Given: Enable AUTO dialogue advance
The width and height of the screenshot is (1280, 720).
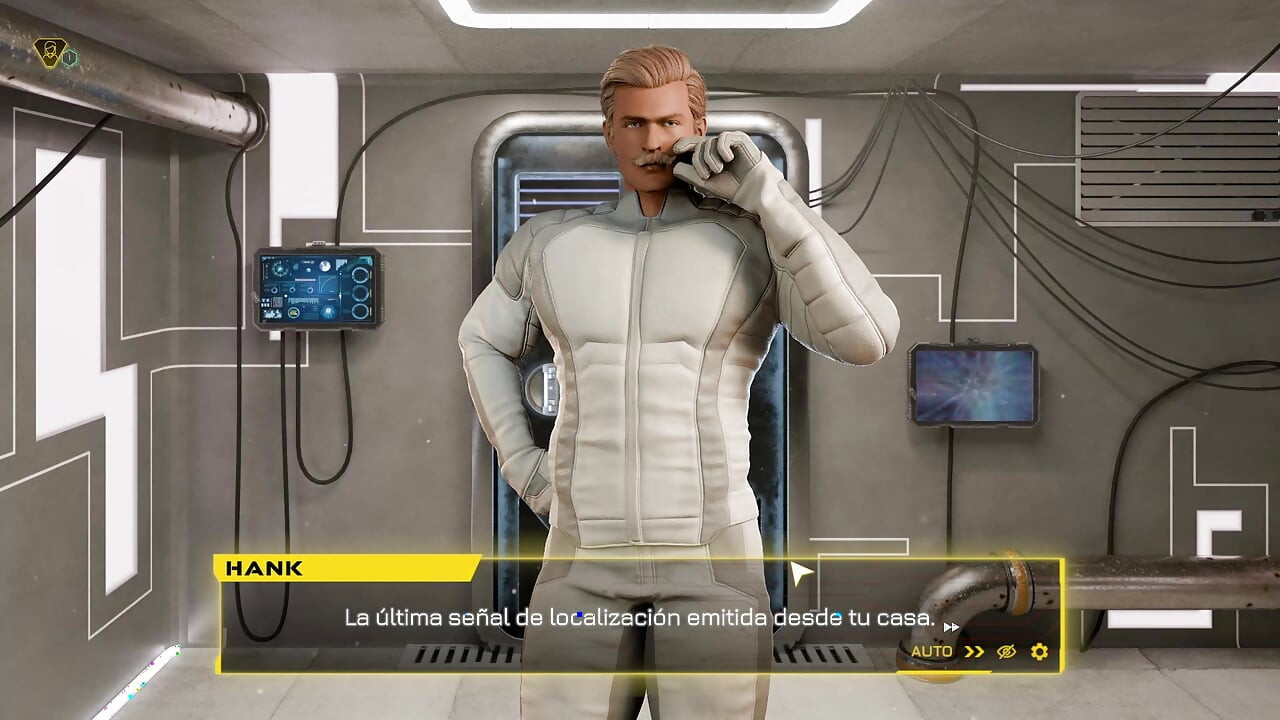Looking at the screenshot, I should [931, 652].
